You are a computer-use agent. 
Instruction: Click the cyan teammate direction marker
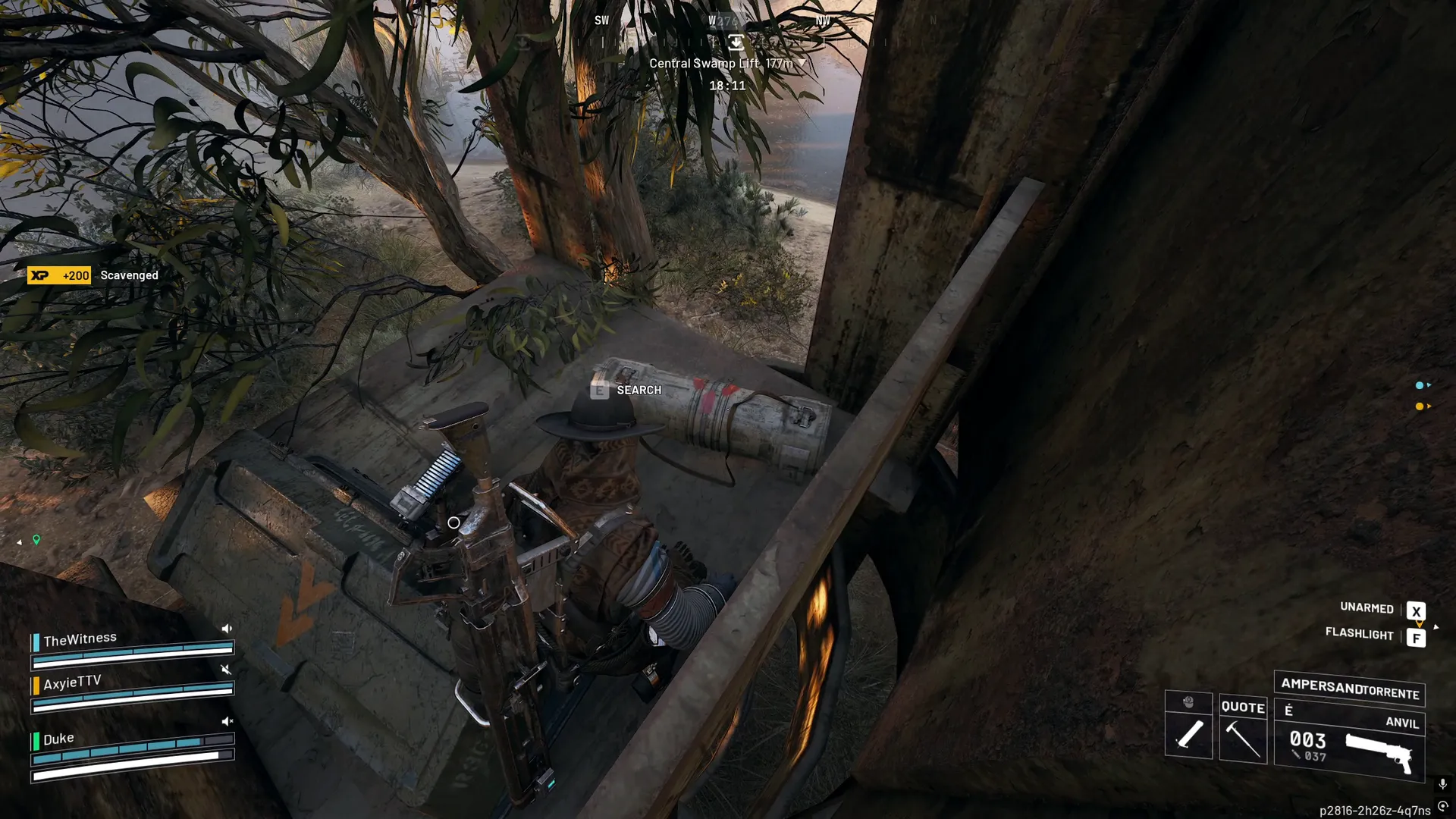pyautogui.click(x=1420, y=385)
